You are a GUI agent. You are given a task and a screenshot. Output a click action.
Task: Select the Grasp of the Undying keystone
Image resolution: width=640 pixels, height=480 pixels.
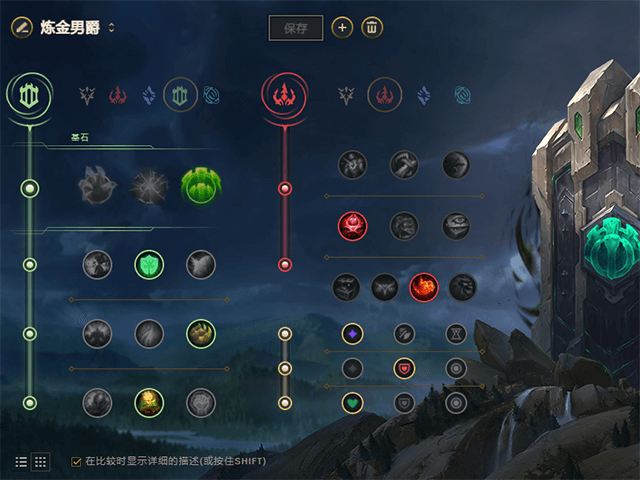coord(97,184)
